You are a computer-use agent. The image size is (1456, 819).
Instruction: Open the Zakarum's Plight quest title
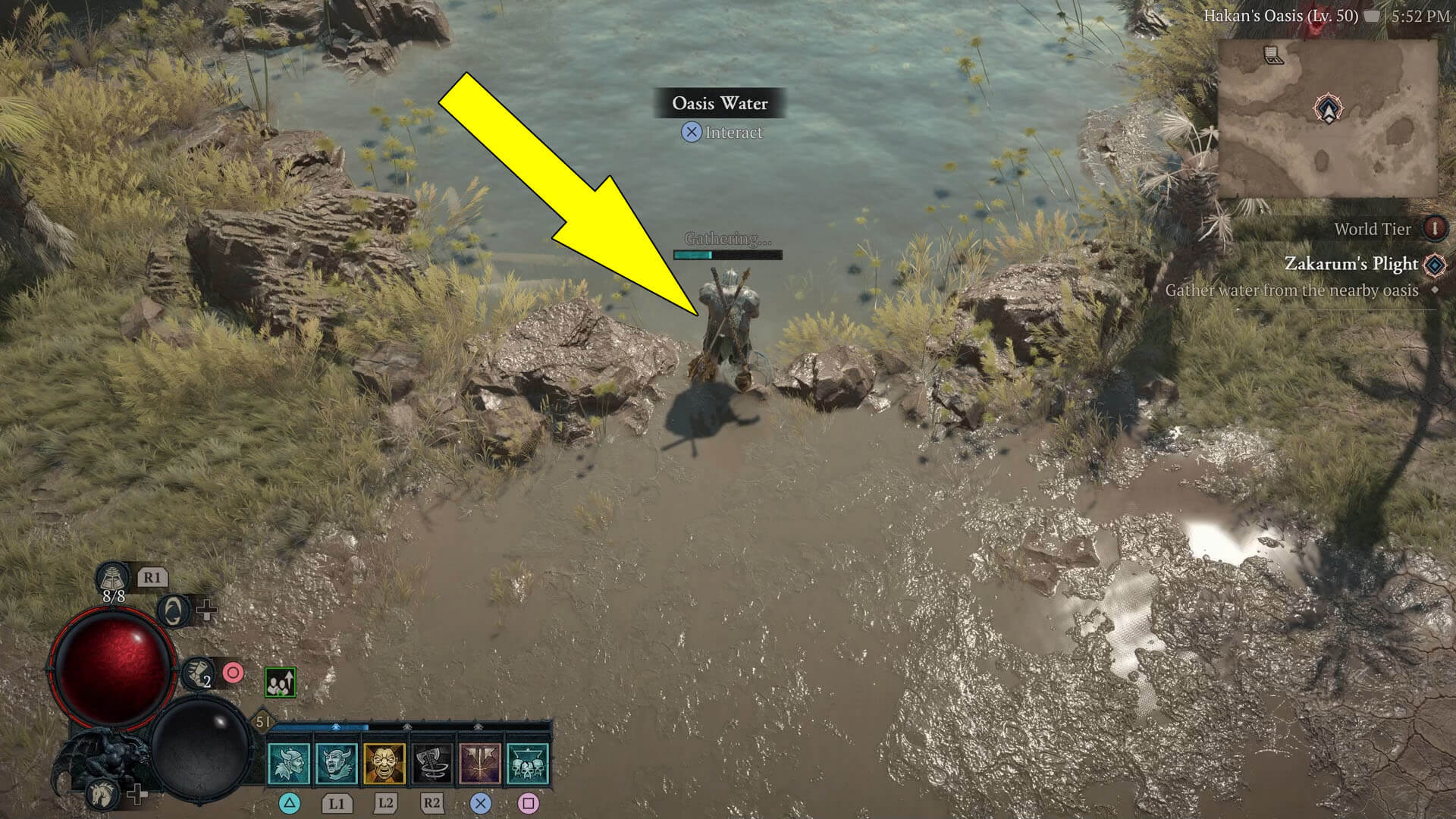(x=1352, y=264)
